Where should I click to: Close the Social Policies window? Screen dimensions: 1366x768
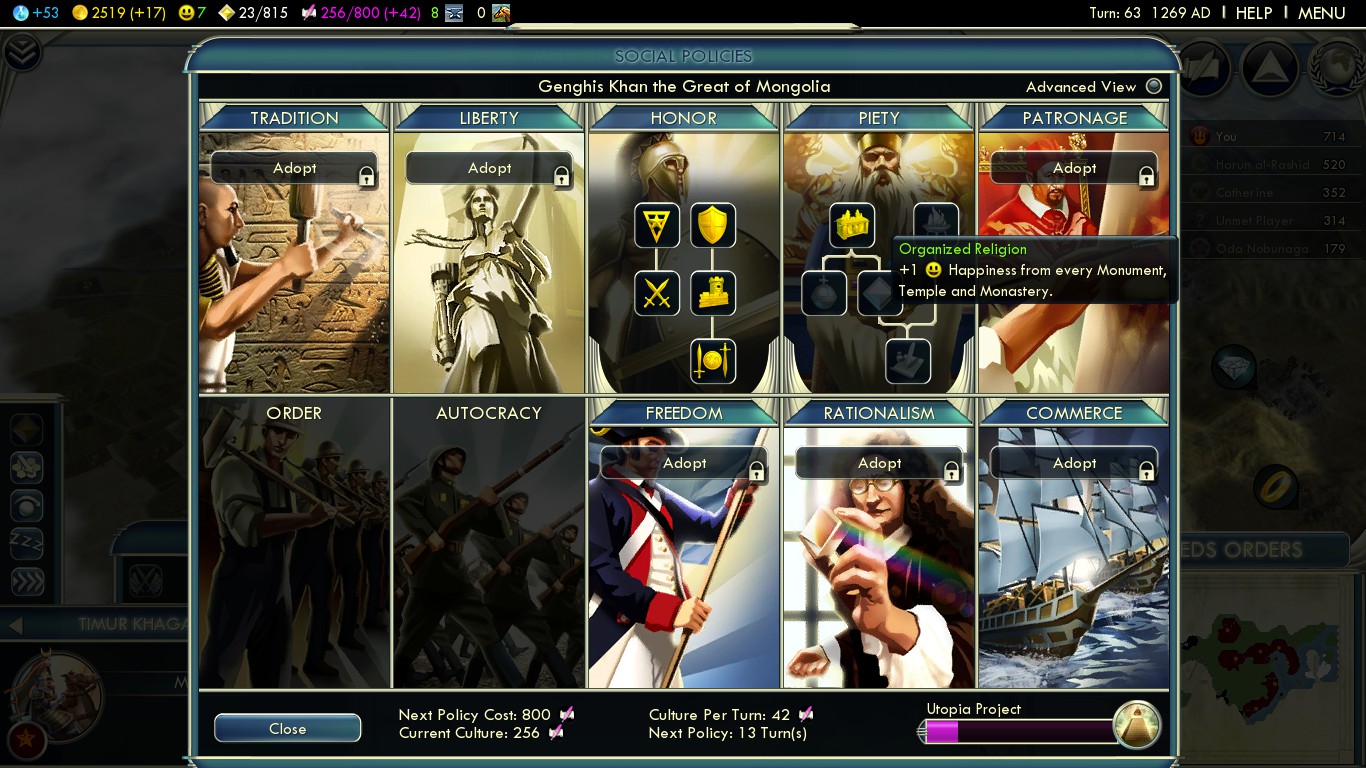[287, 728]
